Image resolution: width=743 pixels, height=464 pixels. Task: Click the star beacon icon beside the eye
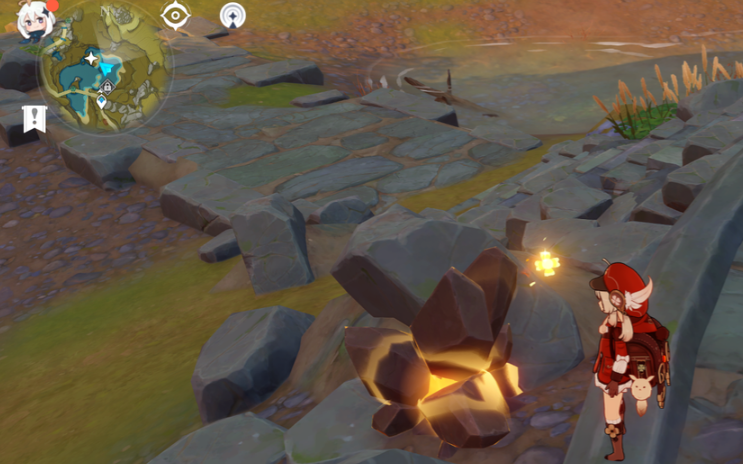point(232,16)
